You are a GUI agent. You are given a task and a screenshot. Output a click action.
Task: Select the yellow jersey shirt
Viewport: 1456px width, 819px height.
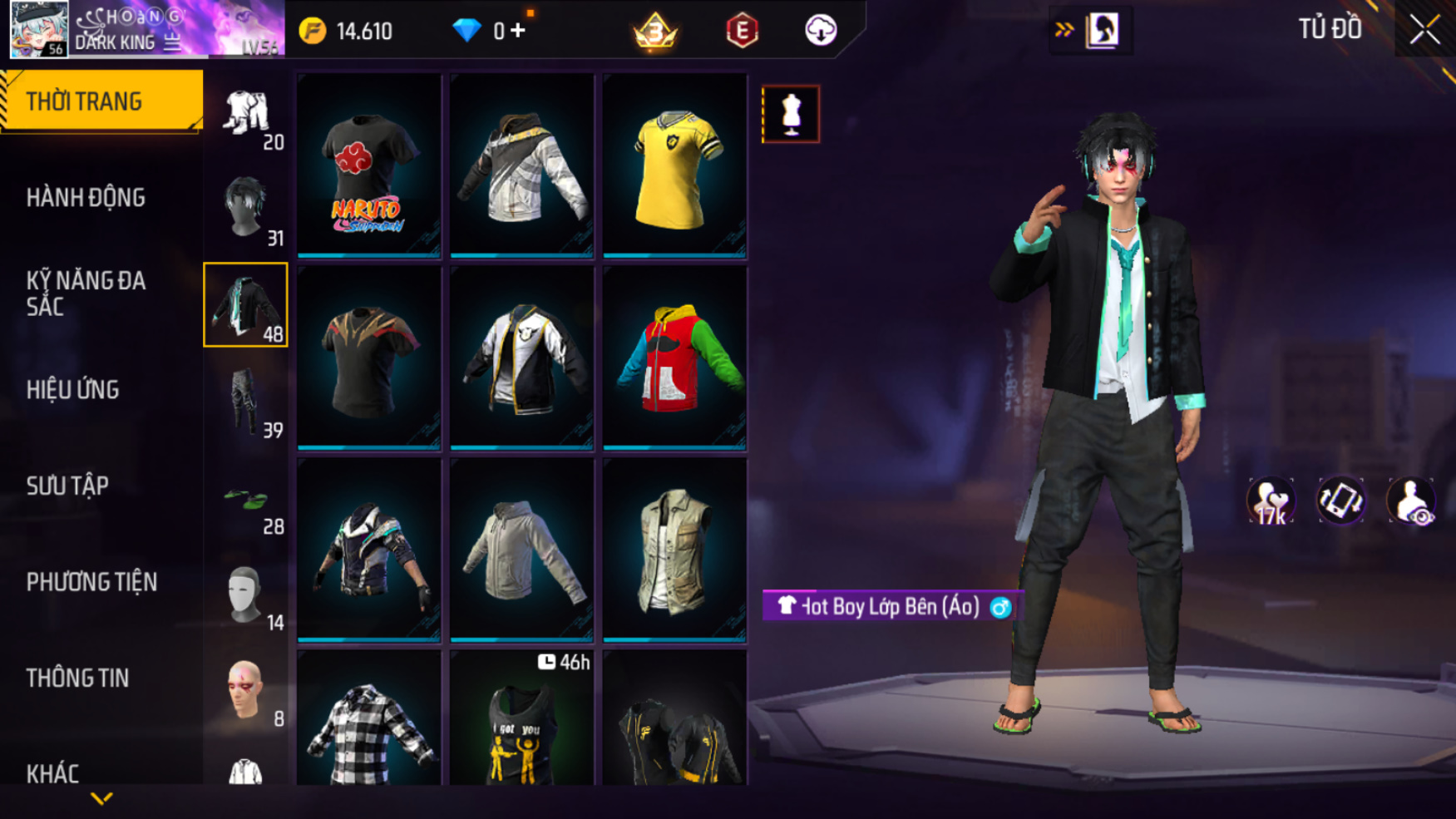coord(674,166)
